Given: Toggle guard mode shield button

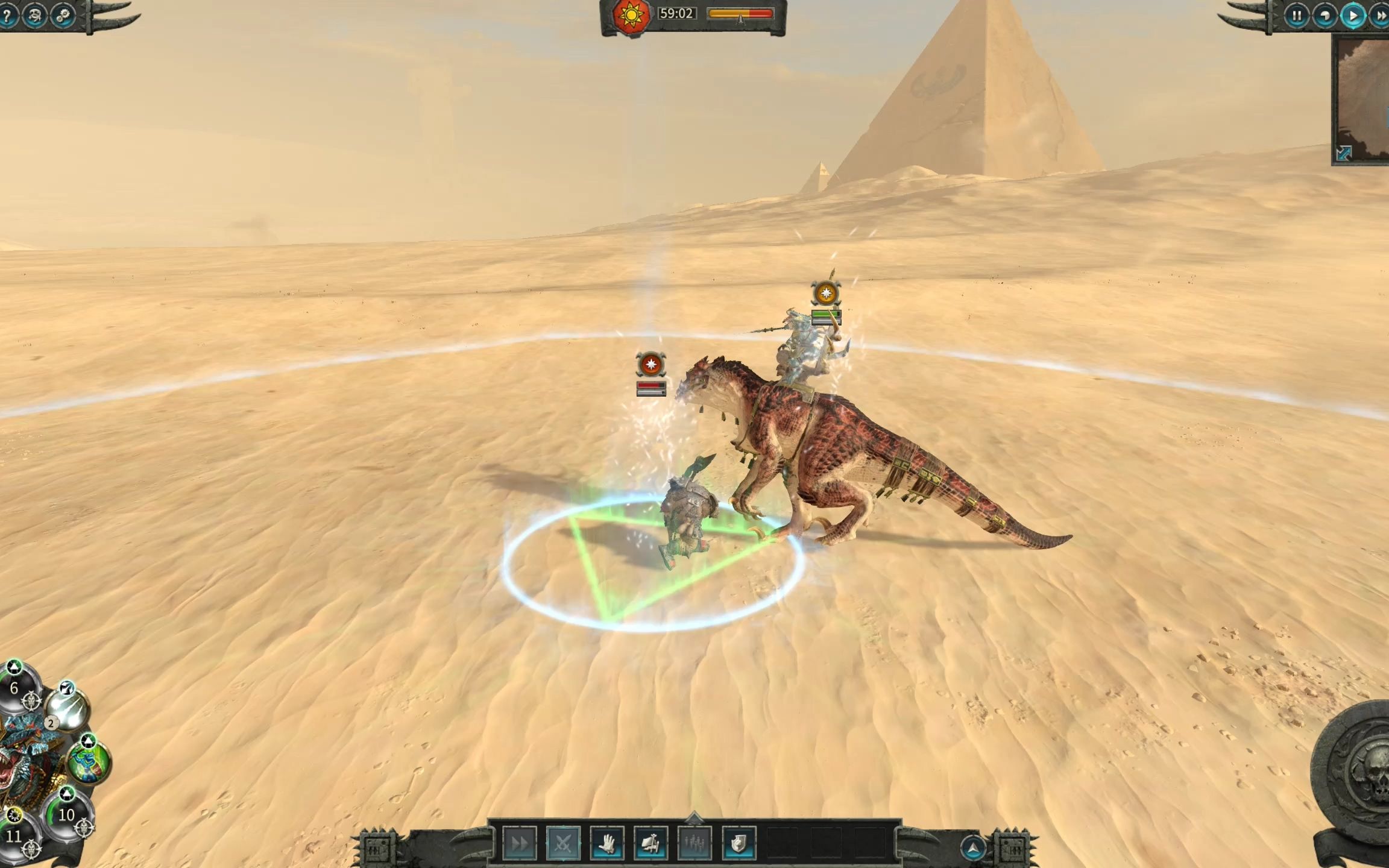Looking at the screenshot, I should pyautogui.click(x=739, y=843).
